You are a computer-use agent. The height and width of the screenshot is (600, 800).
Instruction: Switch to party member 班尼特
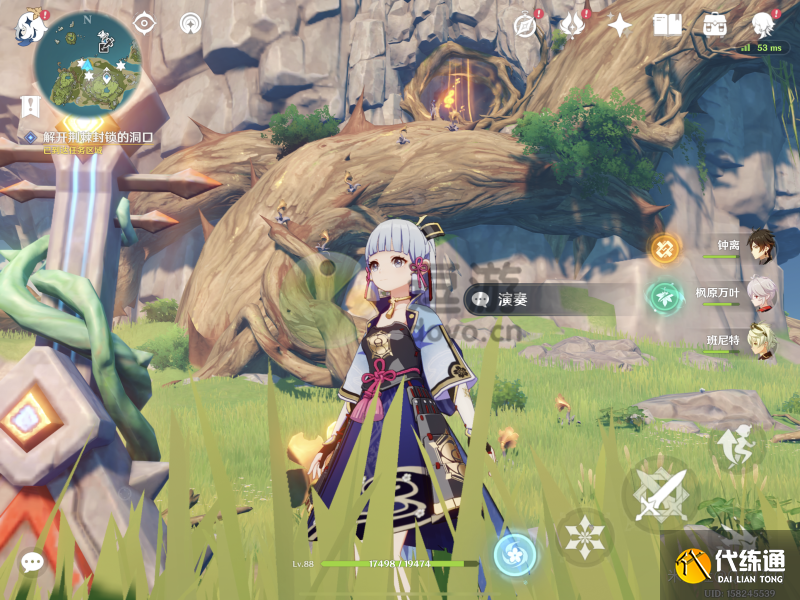(762, 340)
